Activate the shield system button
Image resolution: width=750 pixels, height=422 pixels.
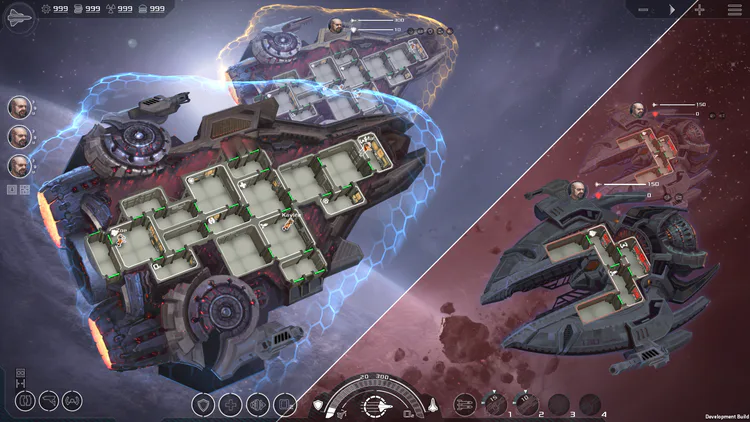[x=204, y=405]
